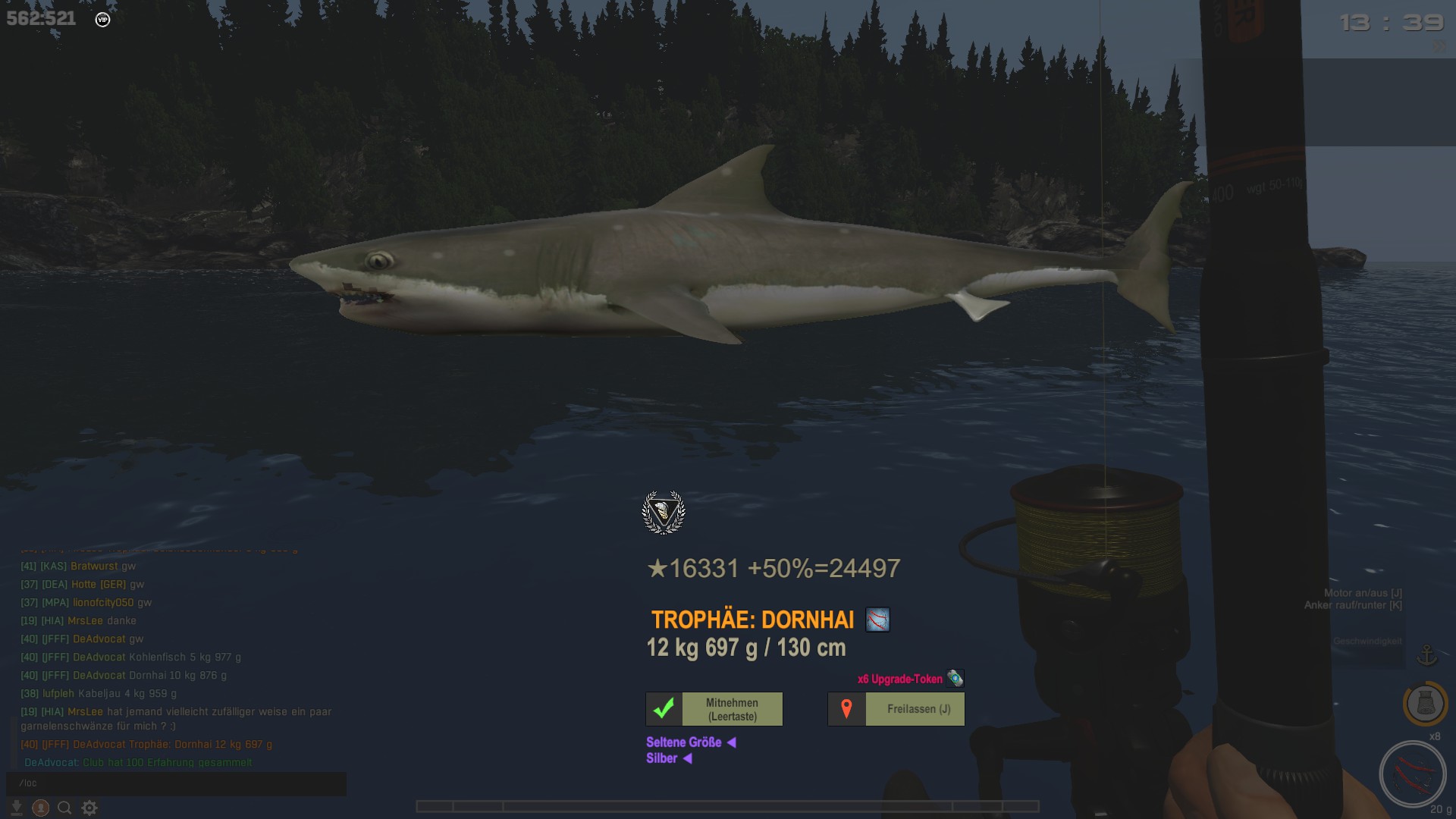Click the VIP badge icon

click(103, 20)
